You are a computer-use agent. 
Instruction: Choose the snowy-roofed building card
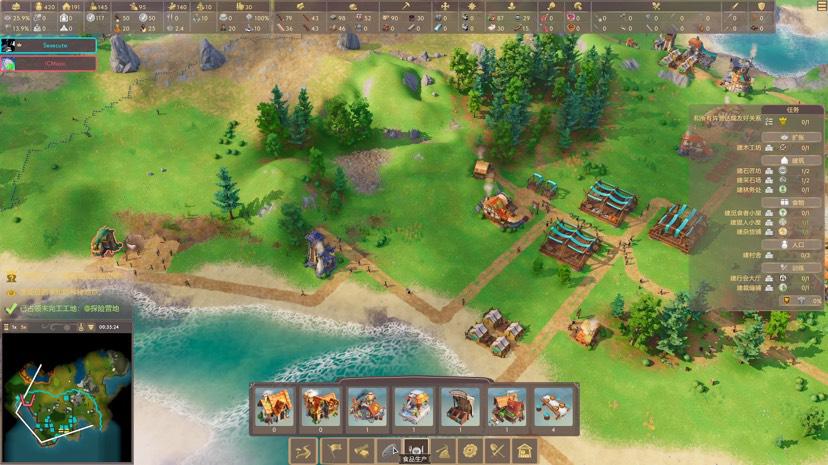414,405
